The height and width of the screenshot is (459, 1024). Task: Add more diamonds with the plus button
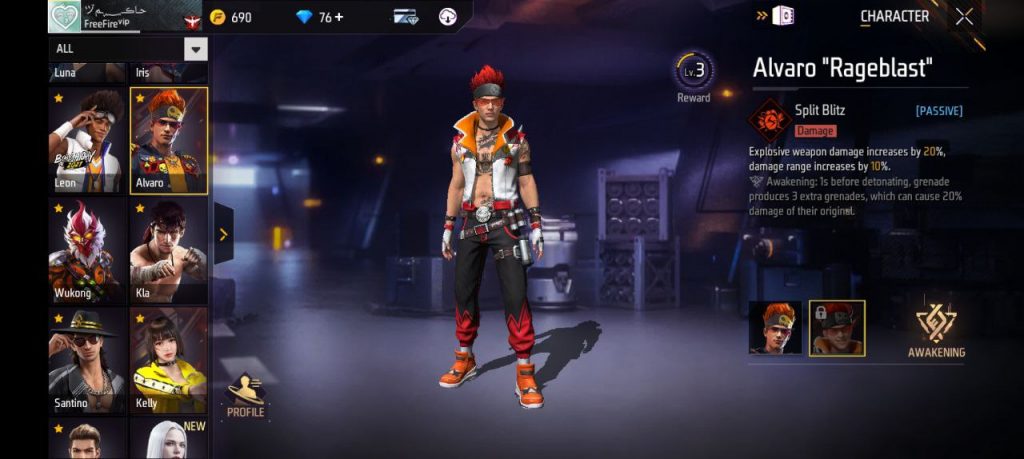pos(338,17)
